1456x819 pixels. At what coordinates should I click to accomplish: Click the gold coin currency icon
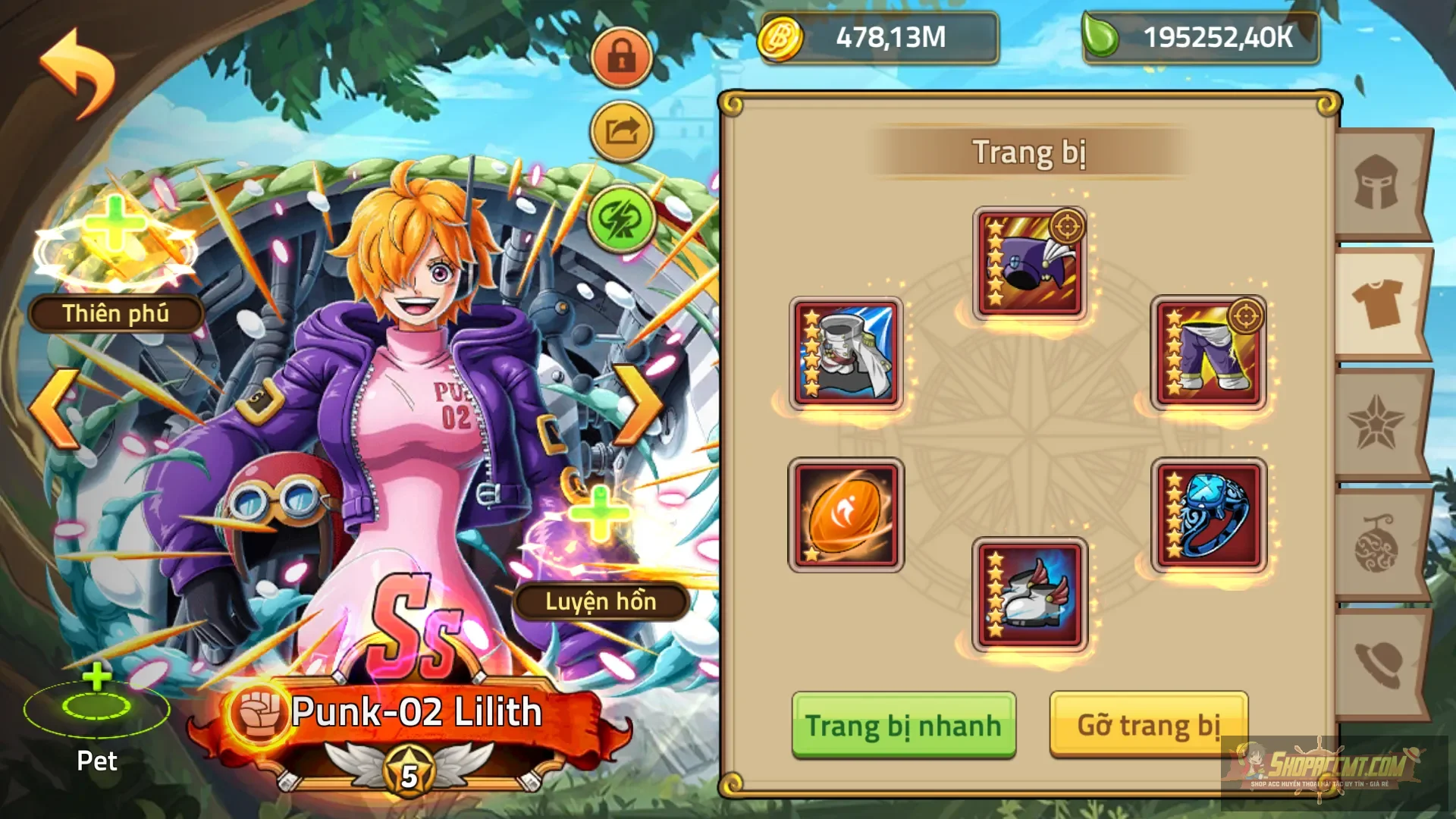pyautogui.click(x=781, y=39)
